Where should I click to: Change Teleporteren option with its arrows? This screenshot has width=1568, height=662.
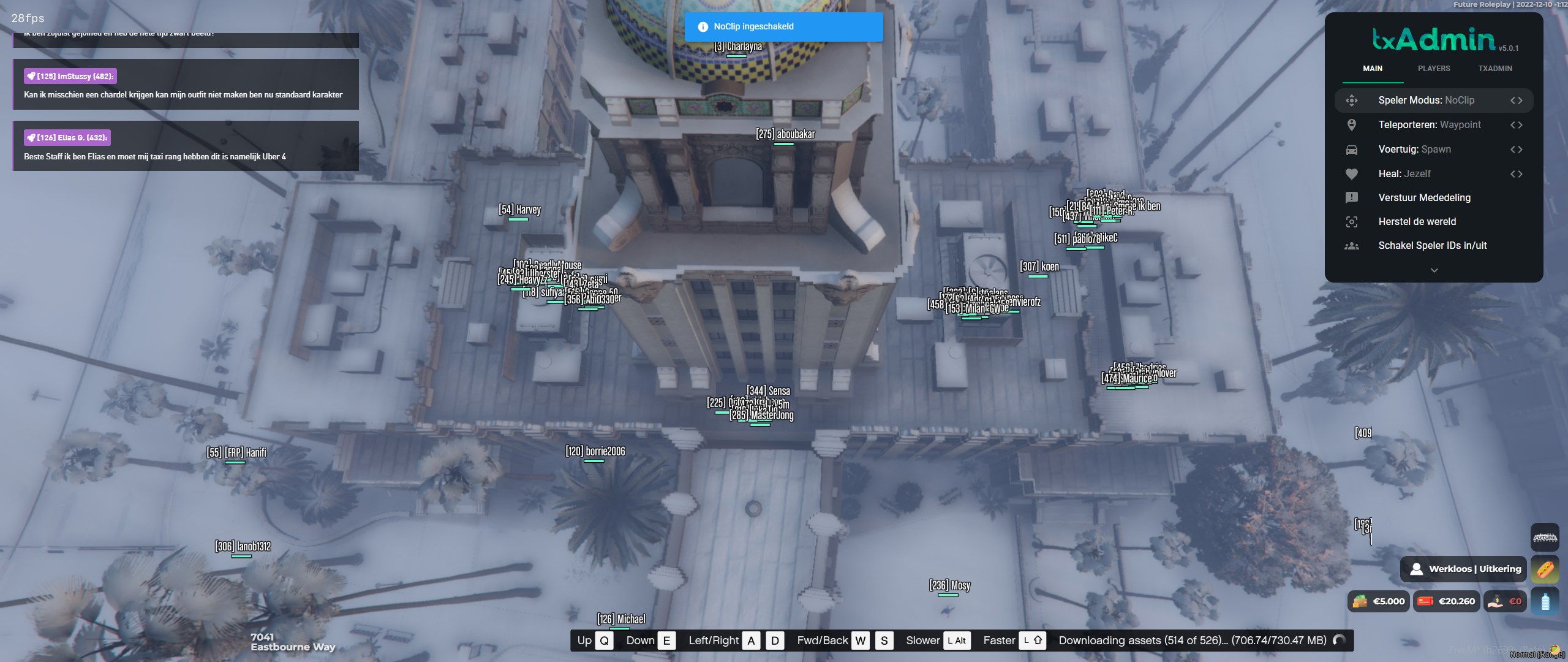(1516, 125)
